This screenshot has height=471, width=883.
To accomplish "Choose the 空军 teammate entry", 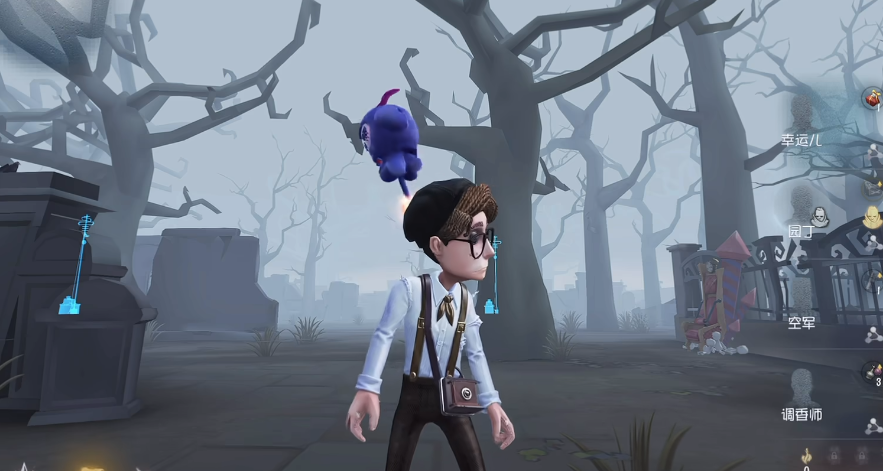I will [801, 304].
